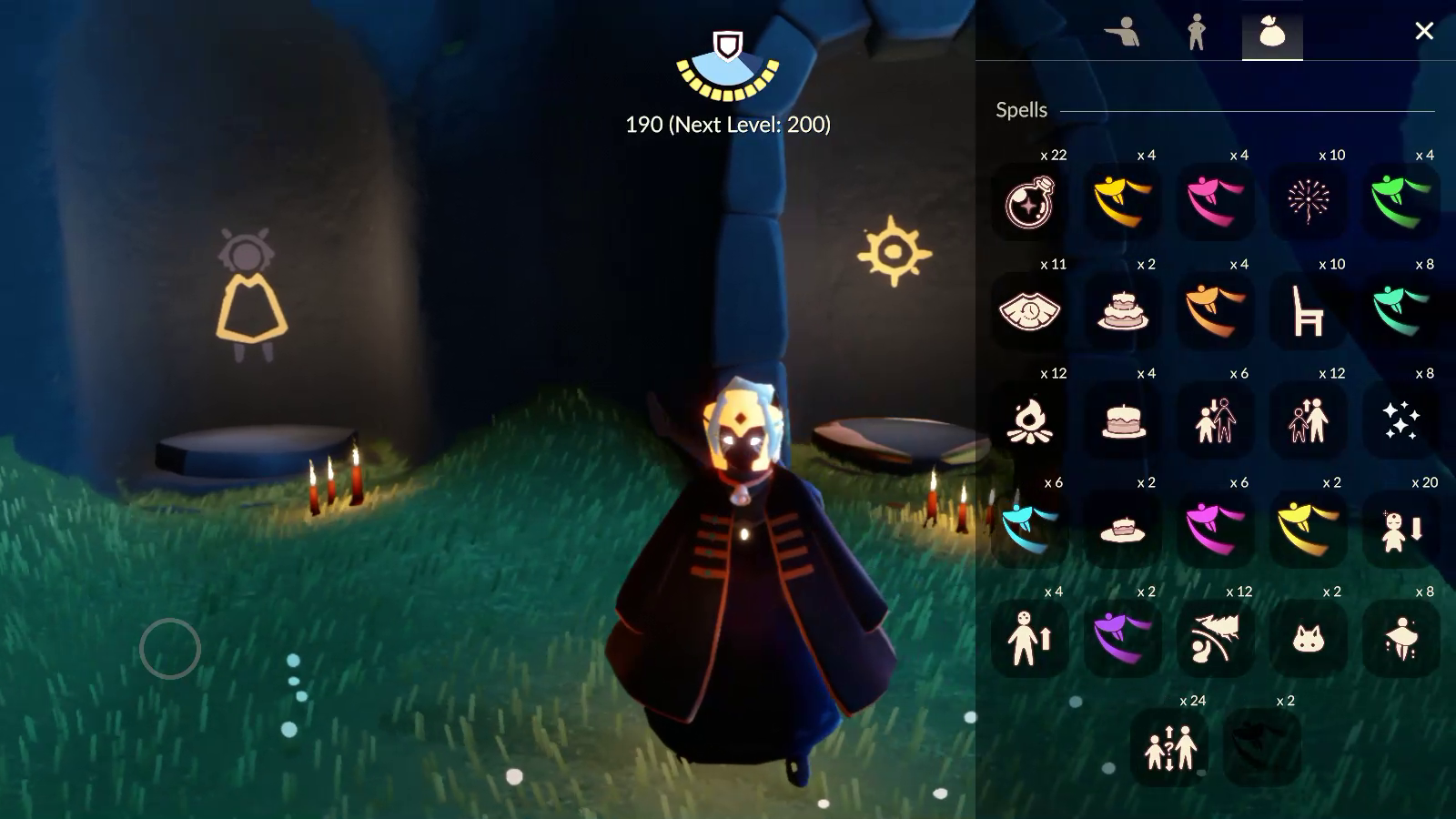Activate the single figure grow spell
Image resolution: width=1456 pixels, height=819 pixels.
[1029, 638]
